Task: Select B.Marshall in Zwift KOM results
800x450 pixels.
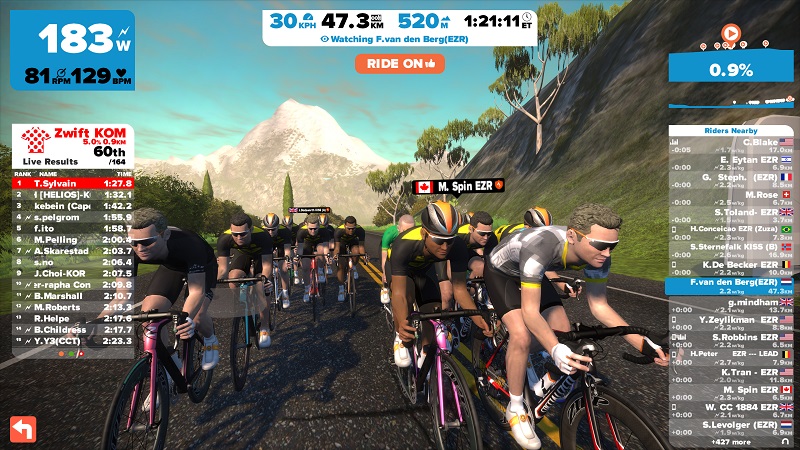Action: [70, 296]
